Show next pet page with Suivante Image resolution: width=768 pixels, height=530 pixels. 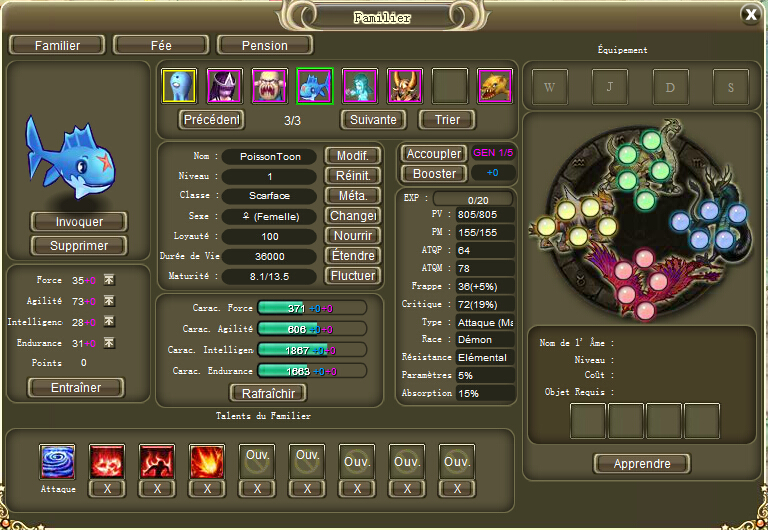[373, 120]
